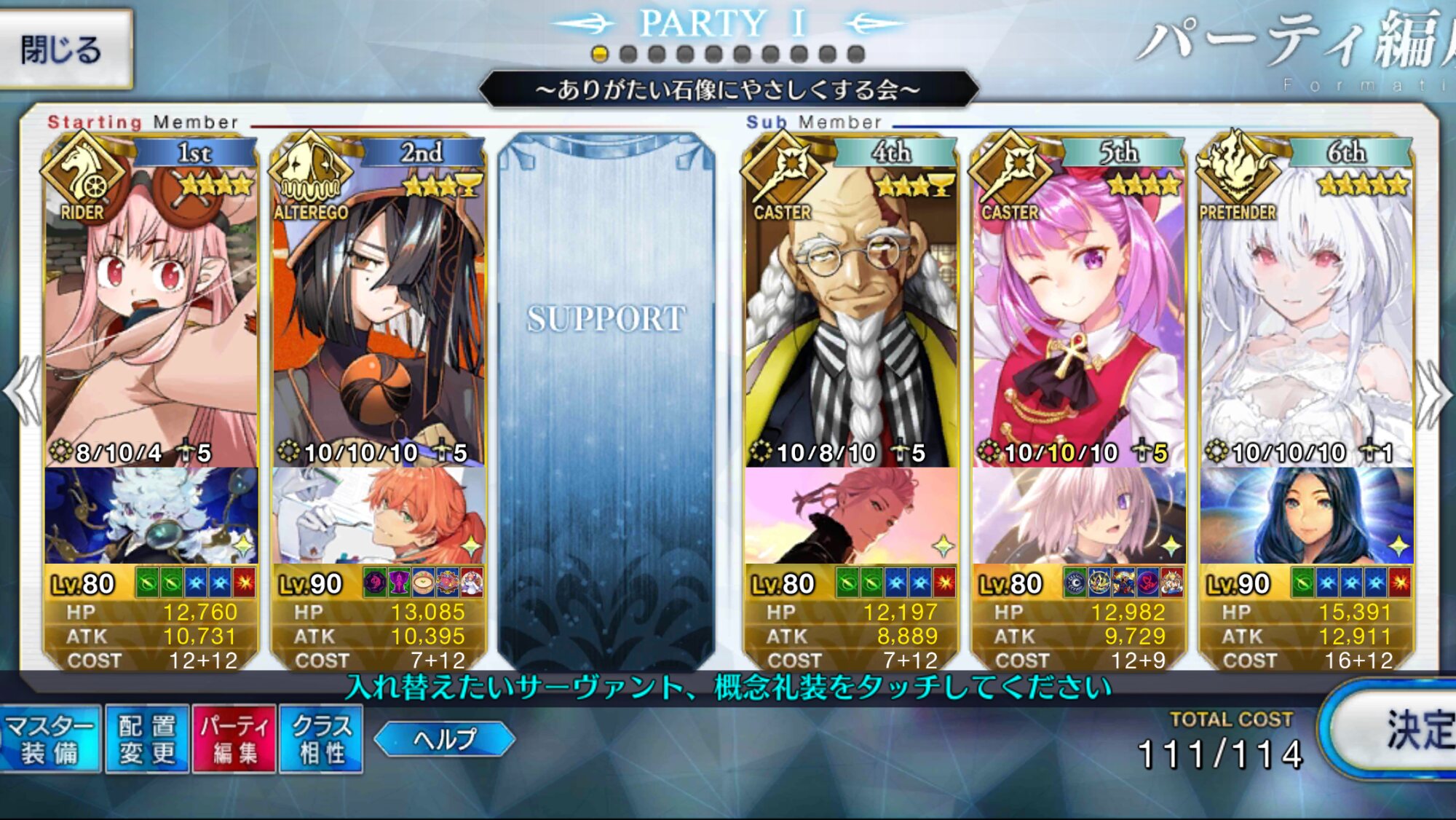Viewport: 1456px width, 820px height.
Task: Change the 1st slot's craft essence
Action: click(x=151, y=516)
